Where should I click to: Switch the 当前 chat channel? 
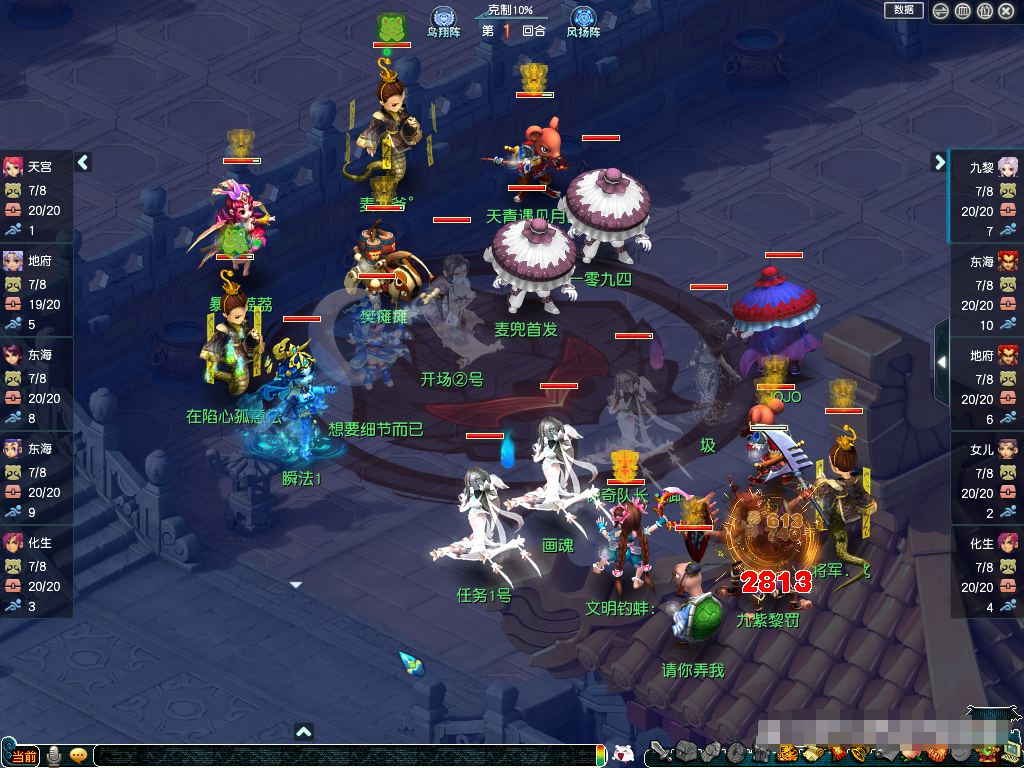point(24,756)
